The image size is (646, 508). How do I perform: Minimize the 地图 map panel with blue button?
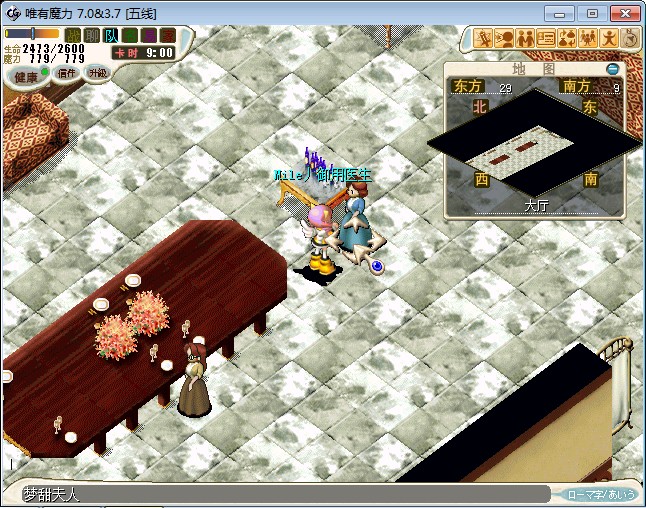(x=611, y=69)
